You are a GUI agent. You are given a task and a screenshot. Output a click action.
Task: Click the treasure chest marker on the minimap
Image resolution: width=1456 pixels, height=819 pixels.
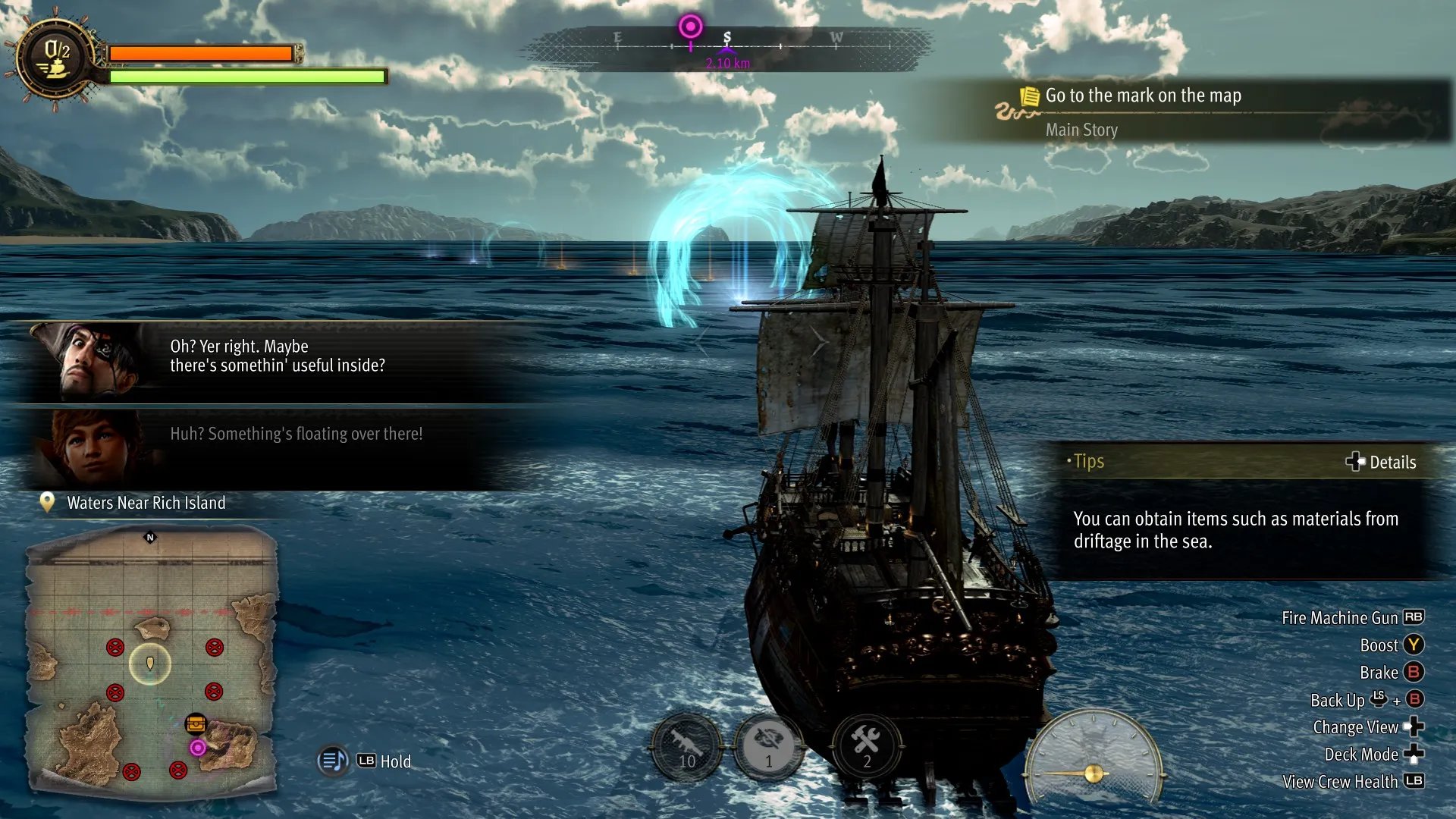[196, 723]
